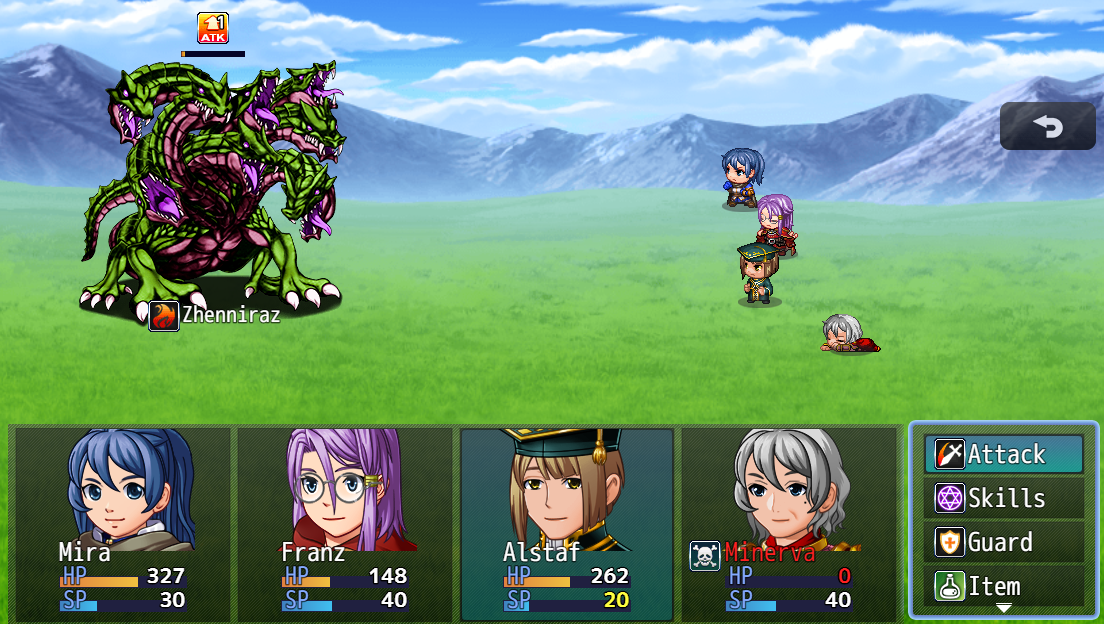Select Mira's party status panel
Image resolution: width=1104 pixels, height=624 pixels.
124,520
